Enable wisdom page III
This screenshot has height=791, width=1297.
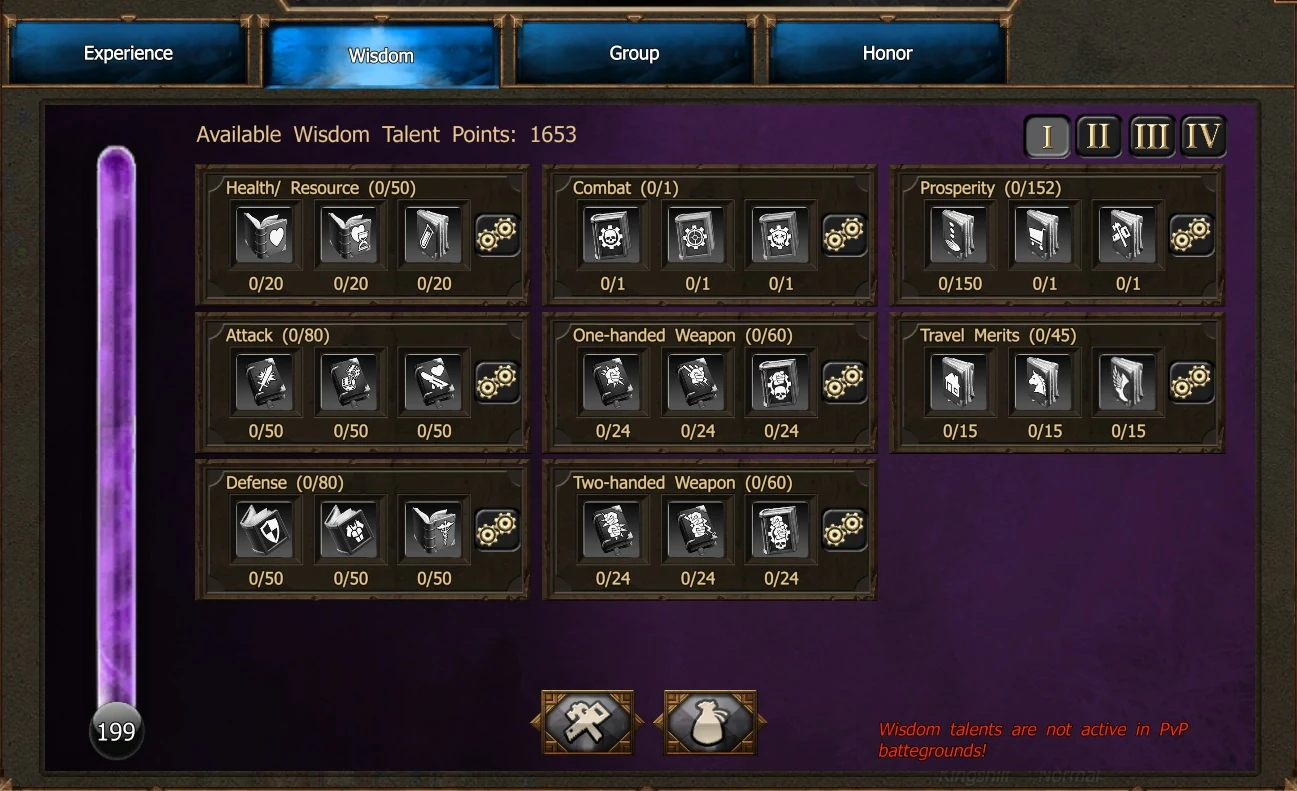coord(1151,137)
